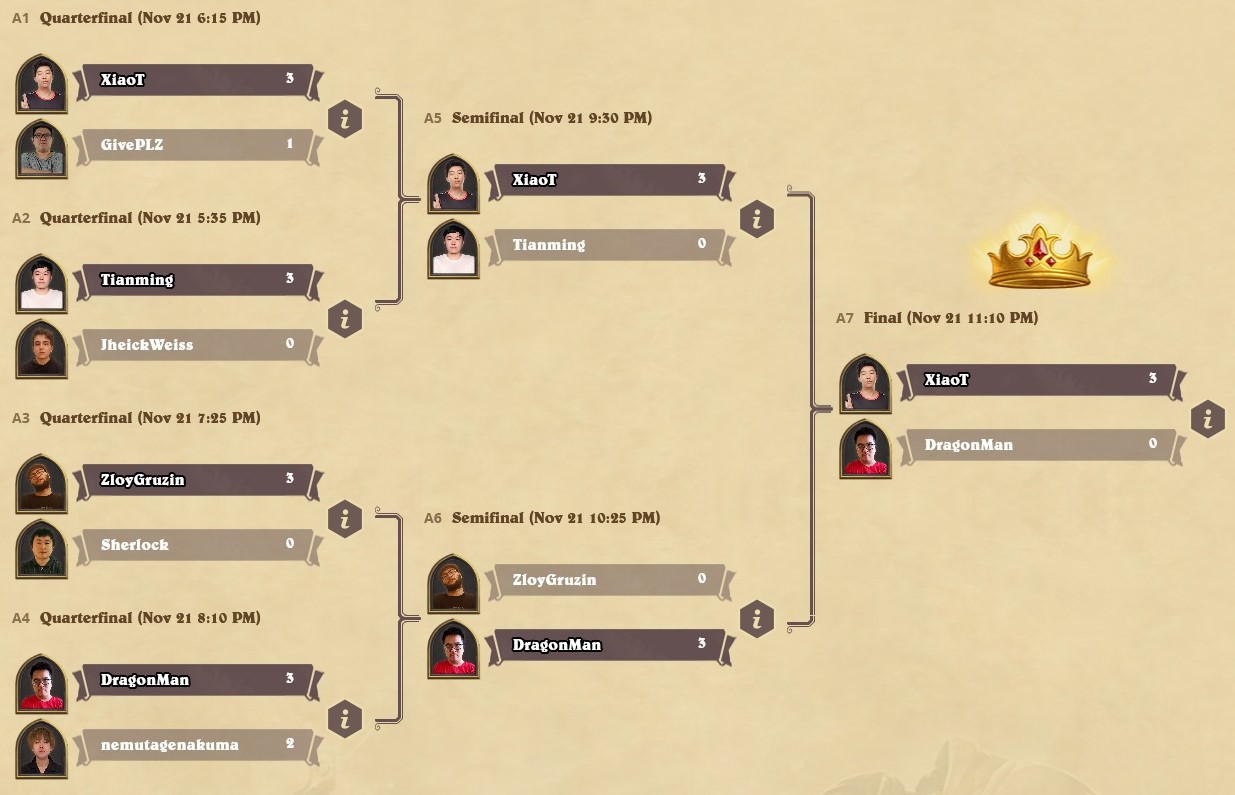Open nemutagenakuma's portrait thumbnail
The width and height of the screenshot is (1235, 795).
pos(42,749)
